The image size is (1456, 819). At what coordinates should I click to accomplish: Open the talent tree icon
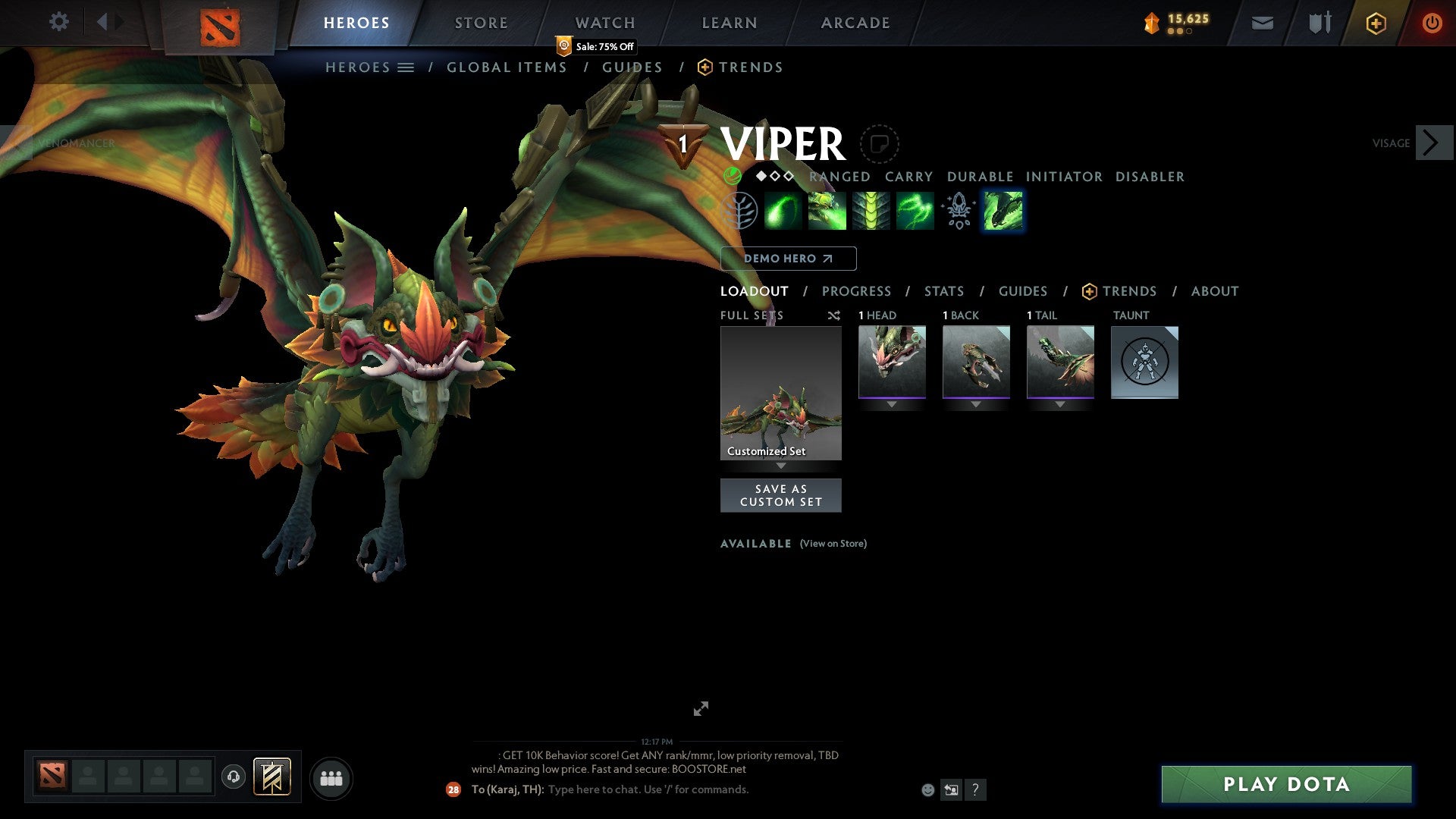tap(740, 211)
